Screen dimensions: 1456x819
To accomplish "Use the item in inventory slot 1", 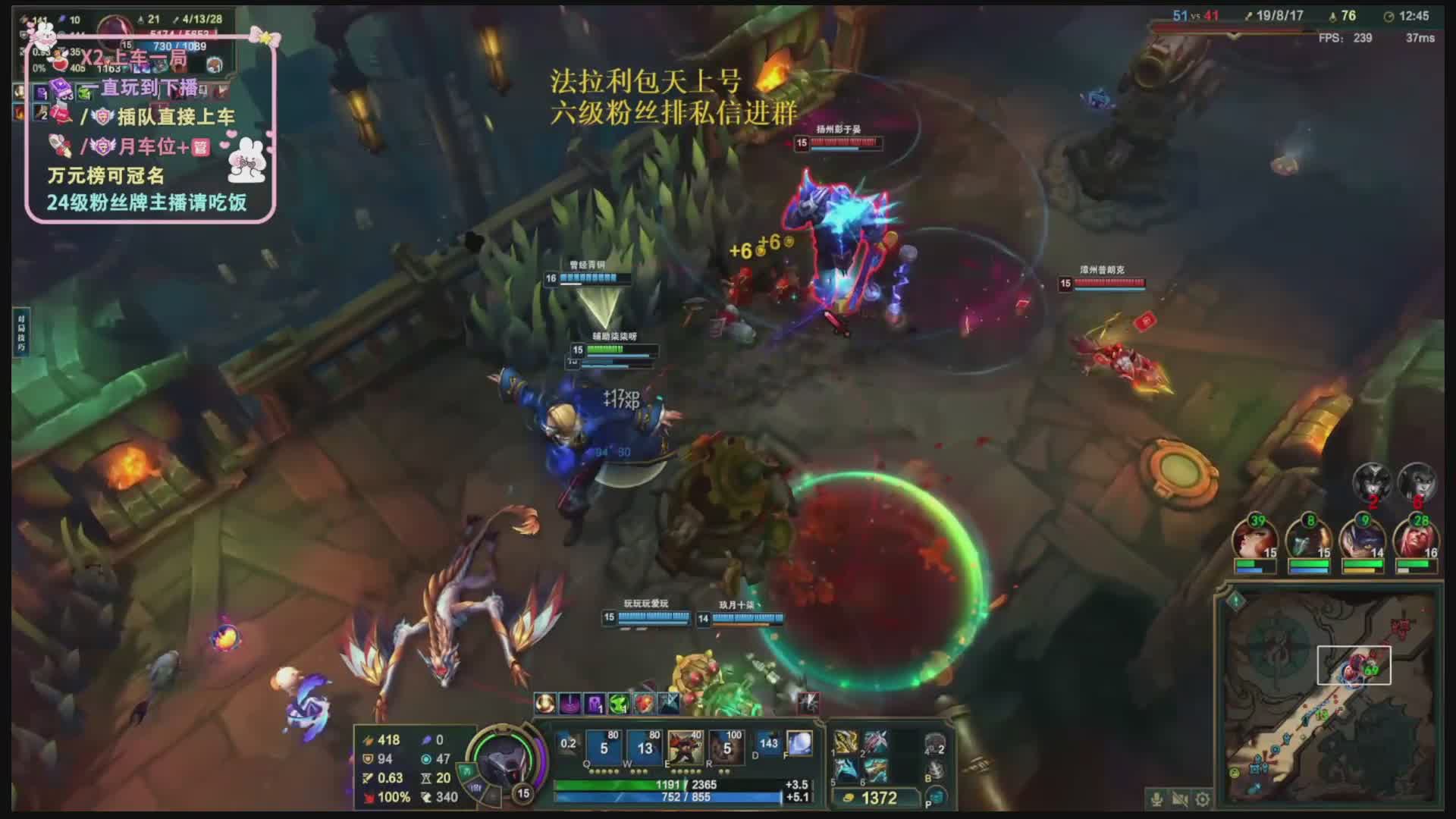I will pyautogui.click(x=846, y=742).
